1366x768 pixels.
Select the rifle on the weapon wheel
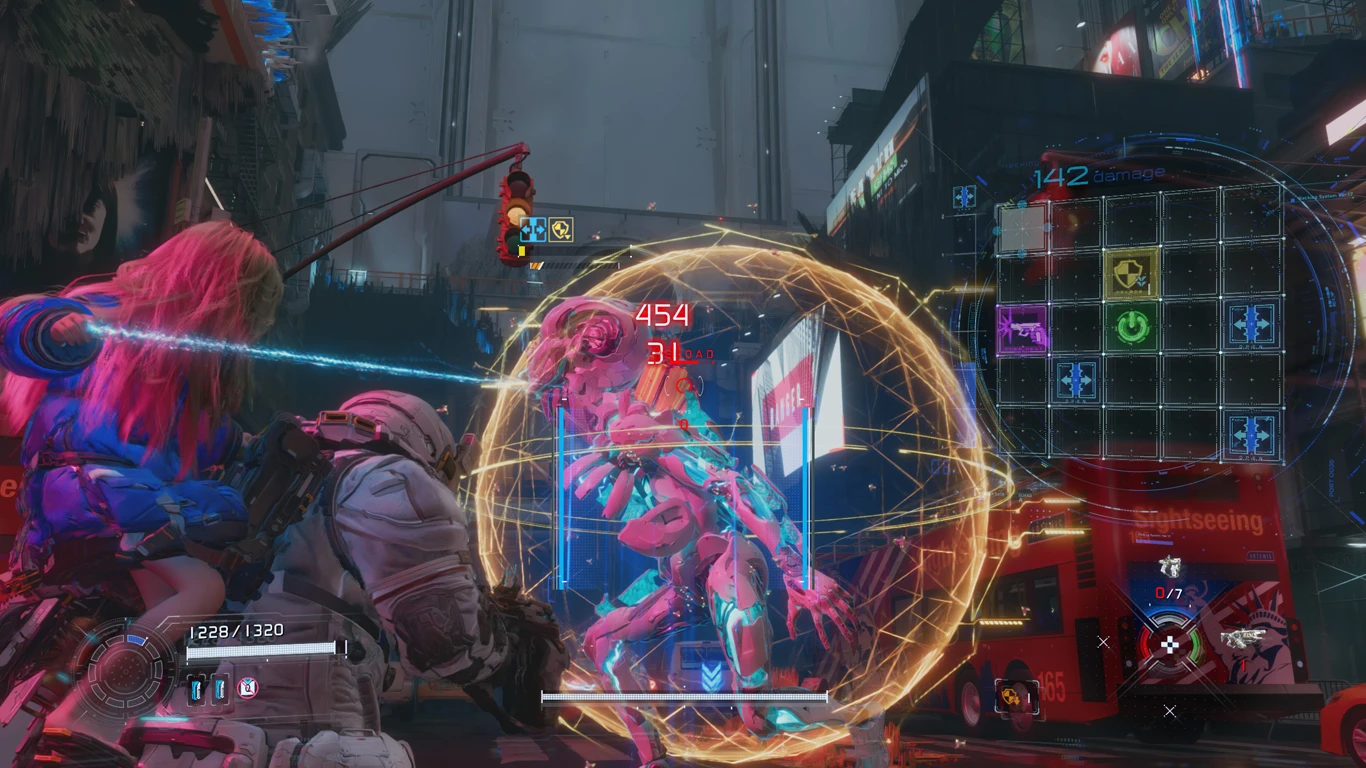(1241, 638)
